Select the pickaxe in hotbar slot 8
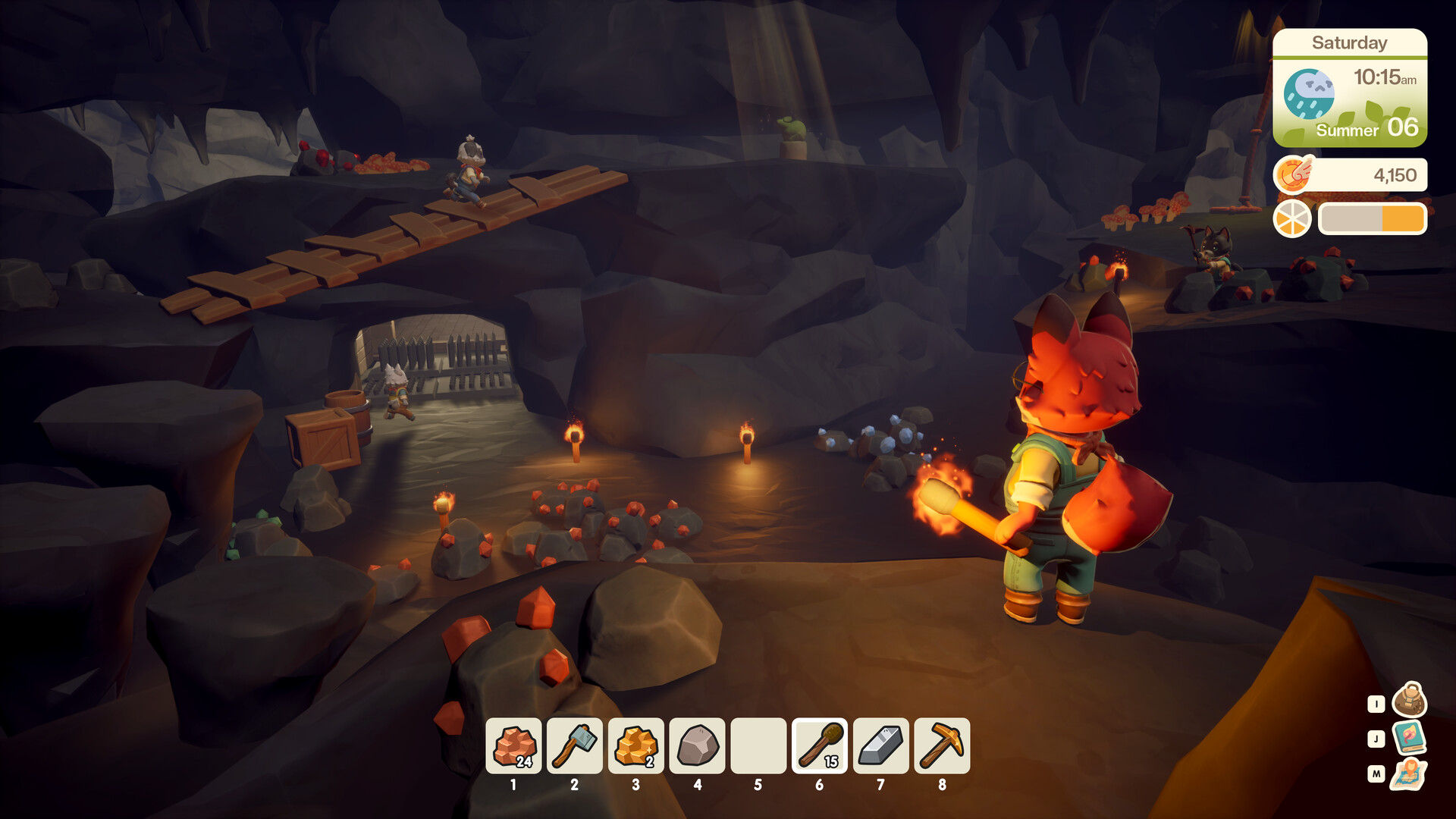The image size is (1456, 819). [x=941, y=746]
